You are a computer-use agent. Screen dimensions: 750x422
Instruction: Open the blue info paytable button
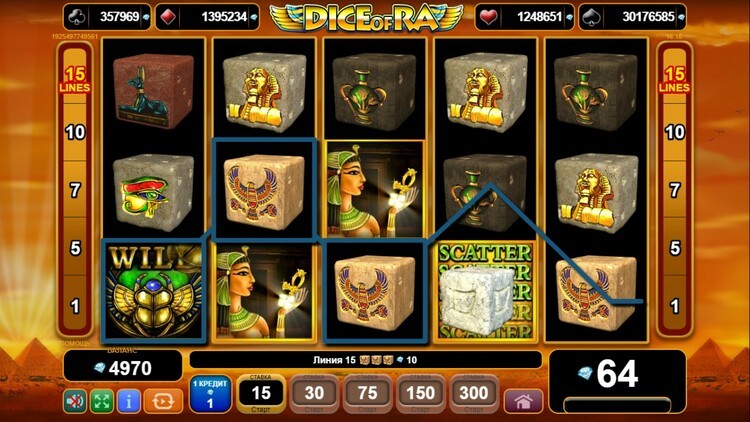tap(128, 401)
